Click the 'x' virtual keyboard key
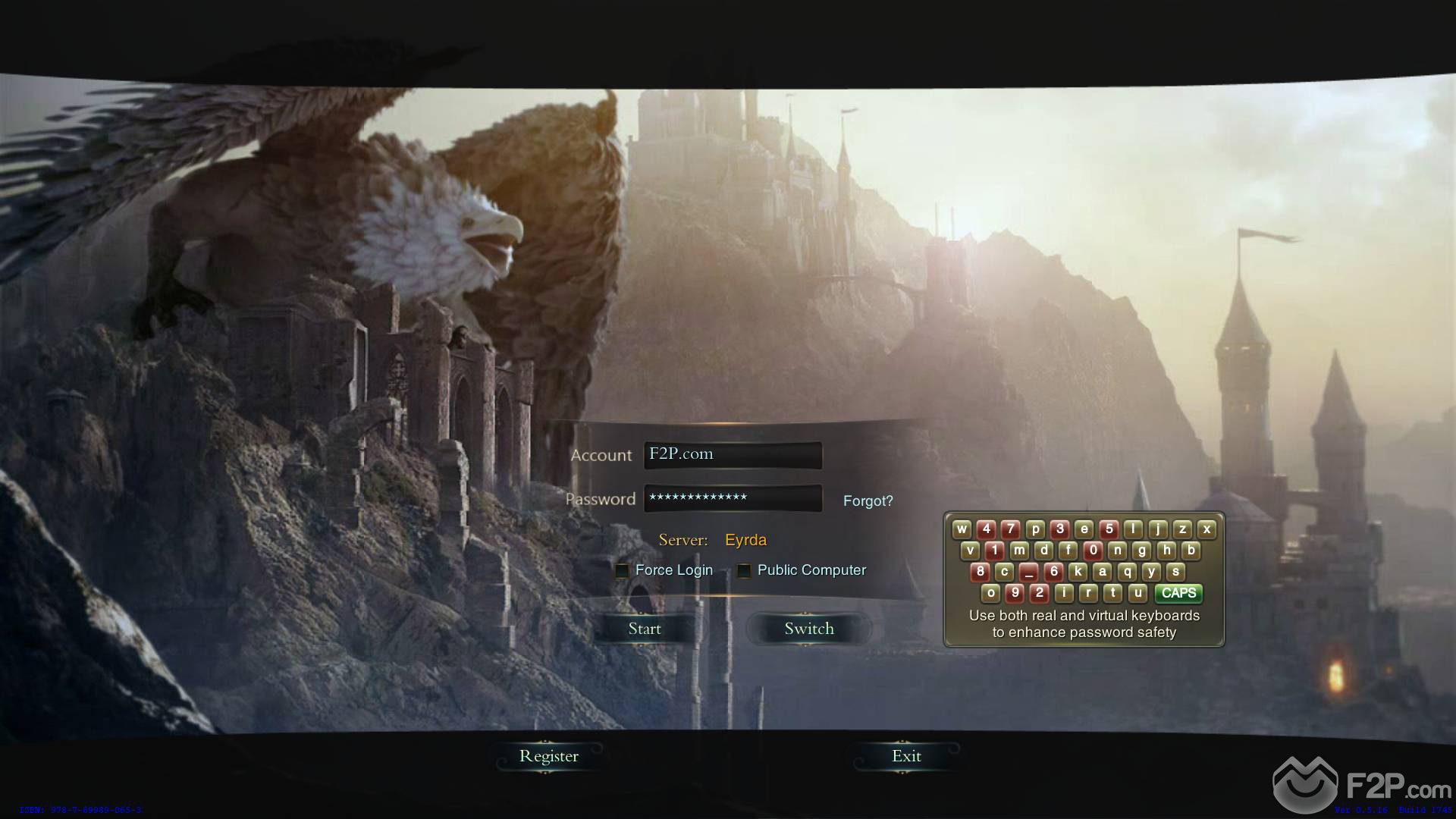Viewport: 1456px width, 819px height. [1207, 529]
